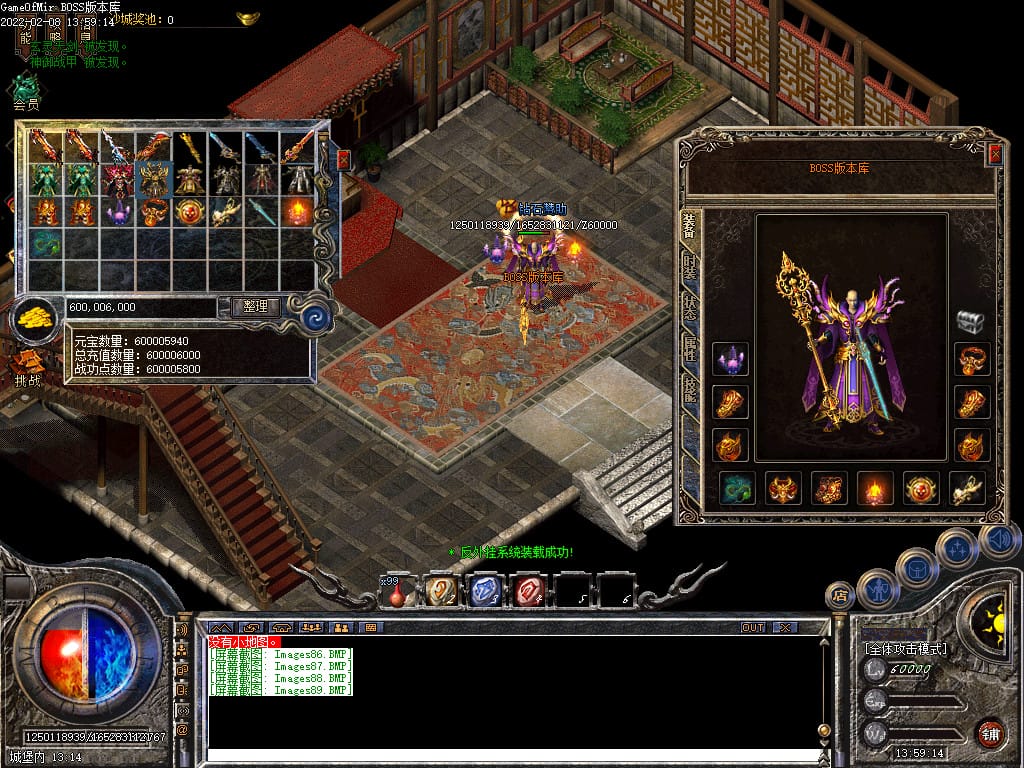Select the highlighted golden armor in bag
This screenshot has height=768, width=1024.
tap(154, 178)
